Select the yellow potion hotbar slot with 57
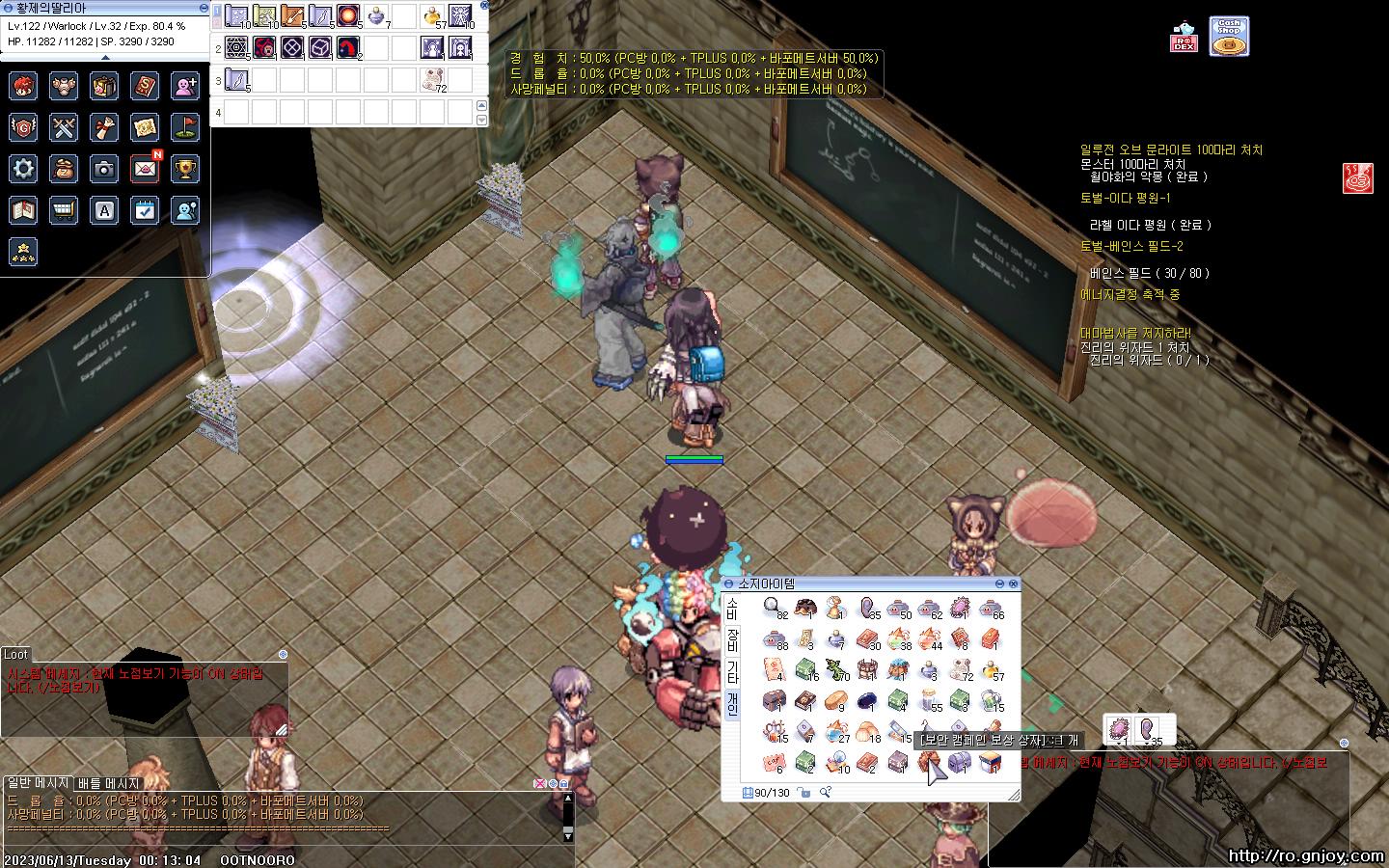1389x868 pixels. click(431, 16)
